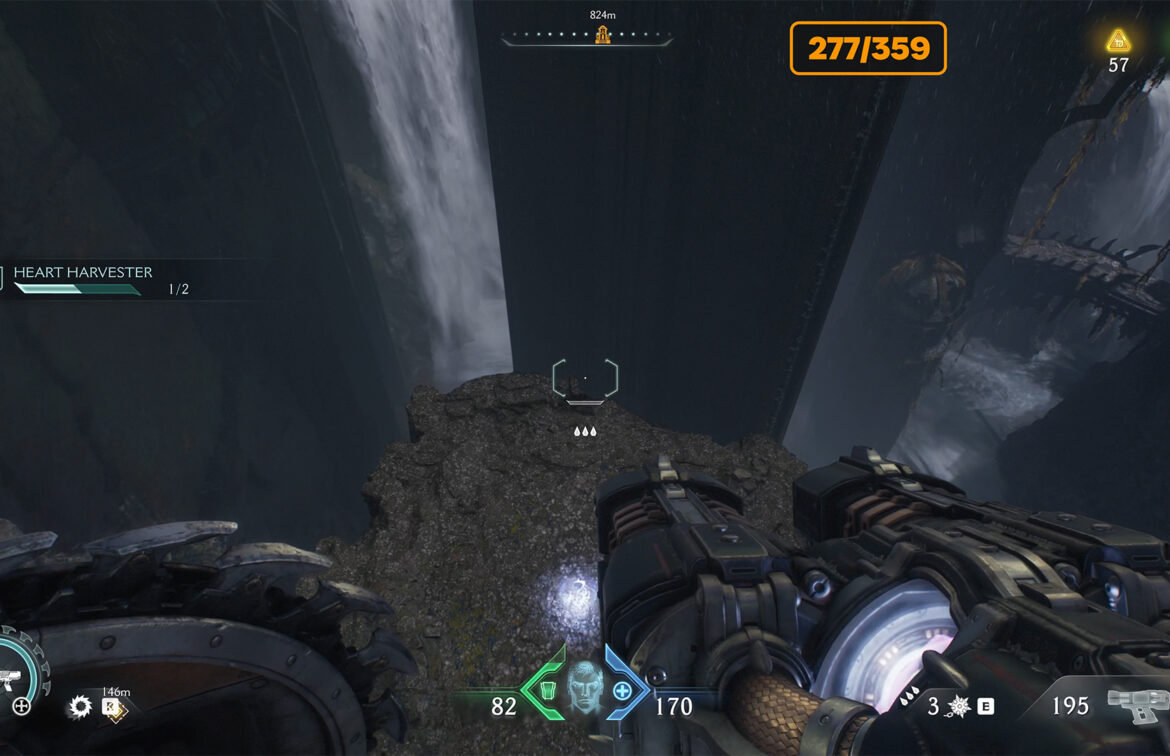The image size is (1170, 756).
Task: Click the green armor vest icon
Action: point(547,691)
